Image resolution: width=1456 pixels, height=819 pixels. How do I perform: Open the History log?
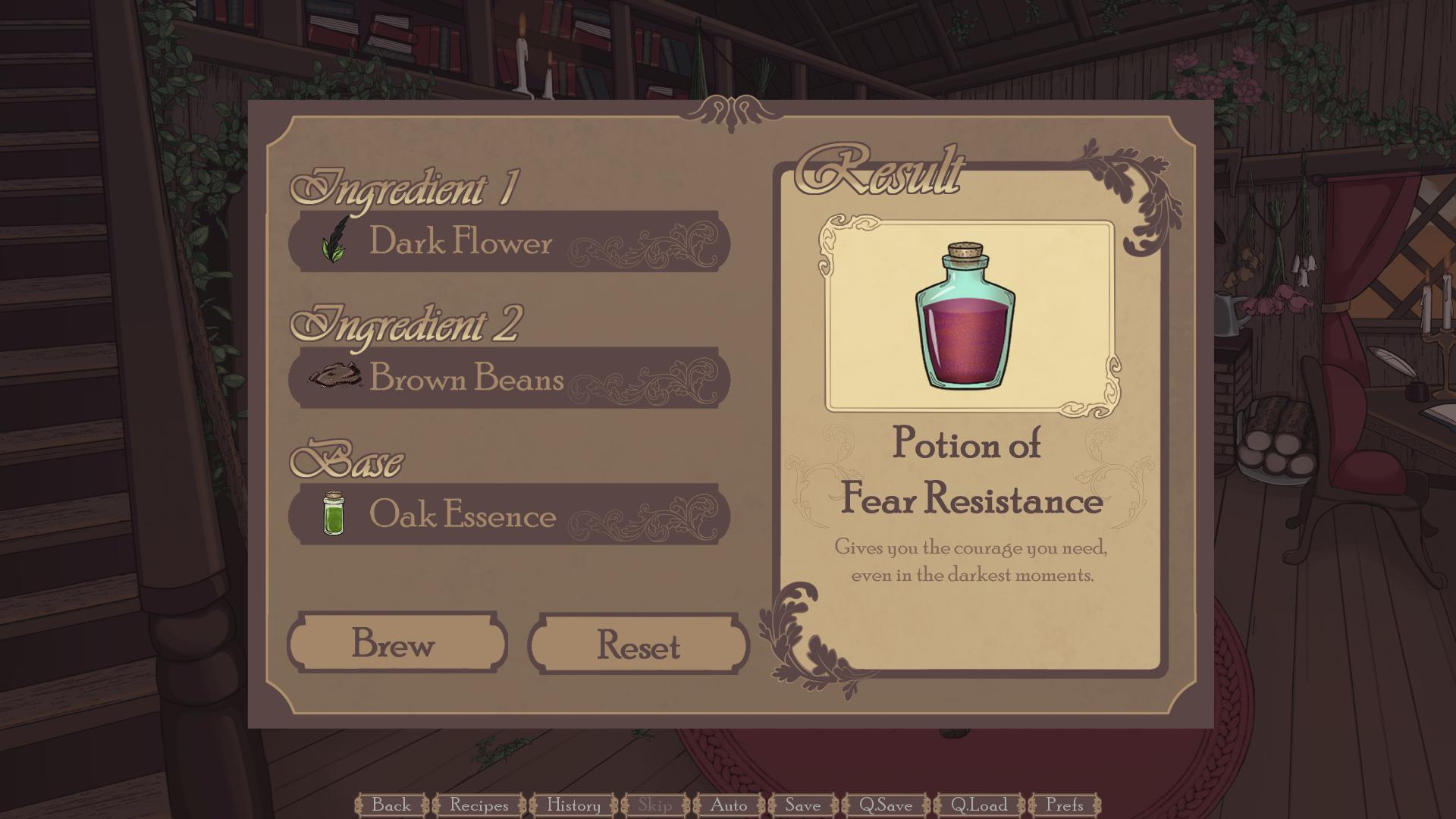coord(574,806)
